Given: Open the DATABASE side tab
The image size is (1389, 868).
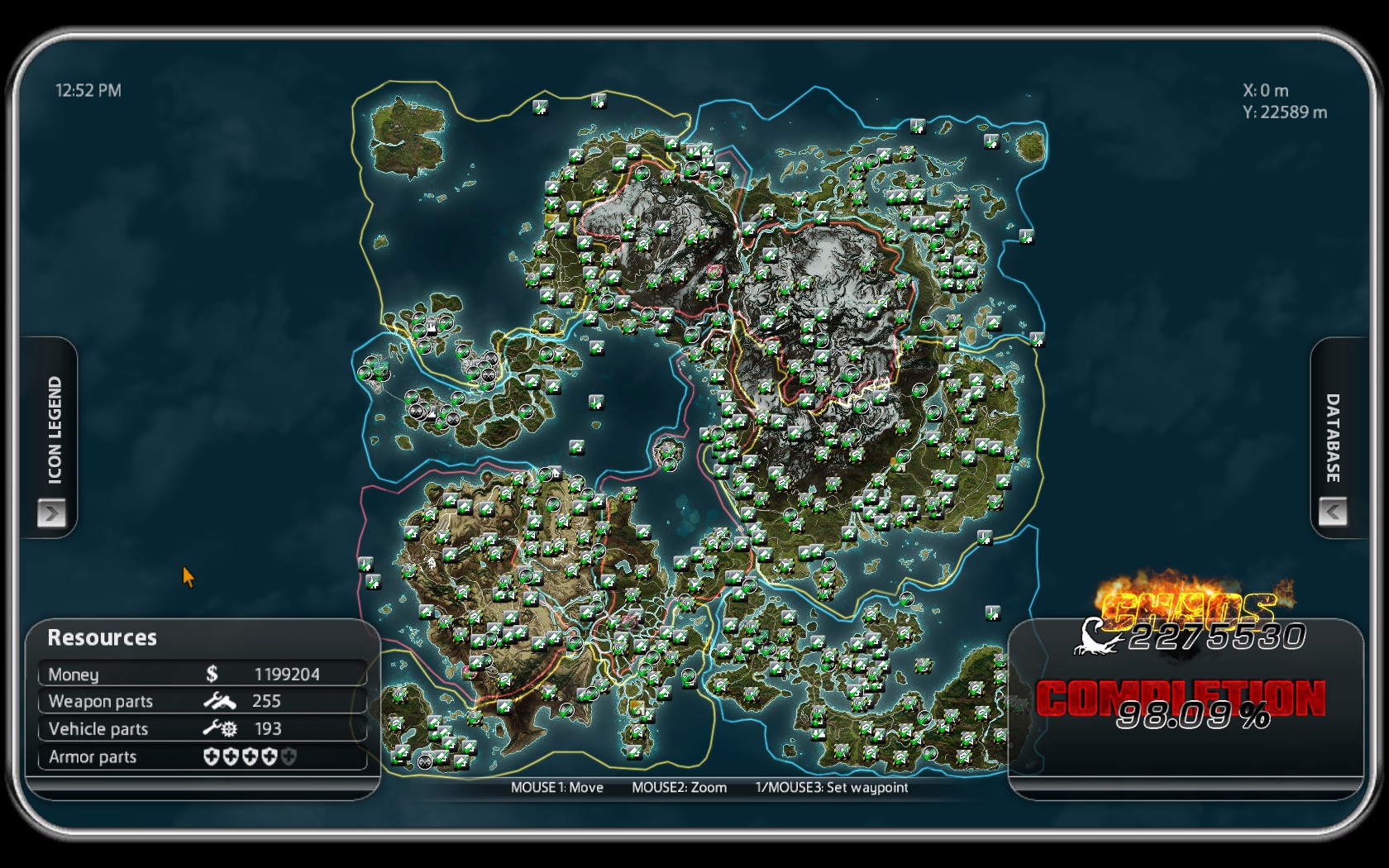Looking at the screenshot, I should [x=1333, y=438].
